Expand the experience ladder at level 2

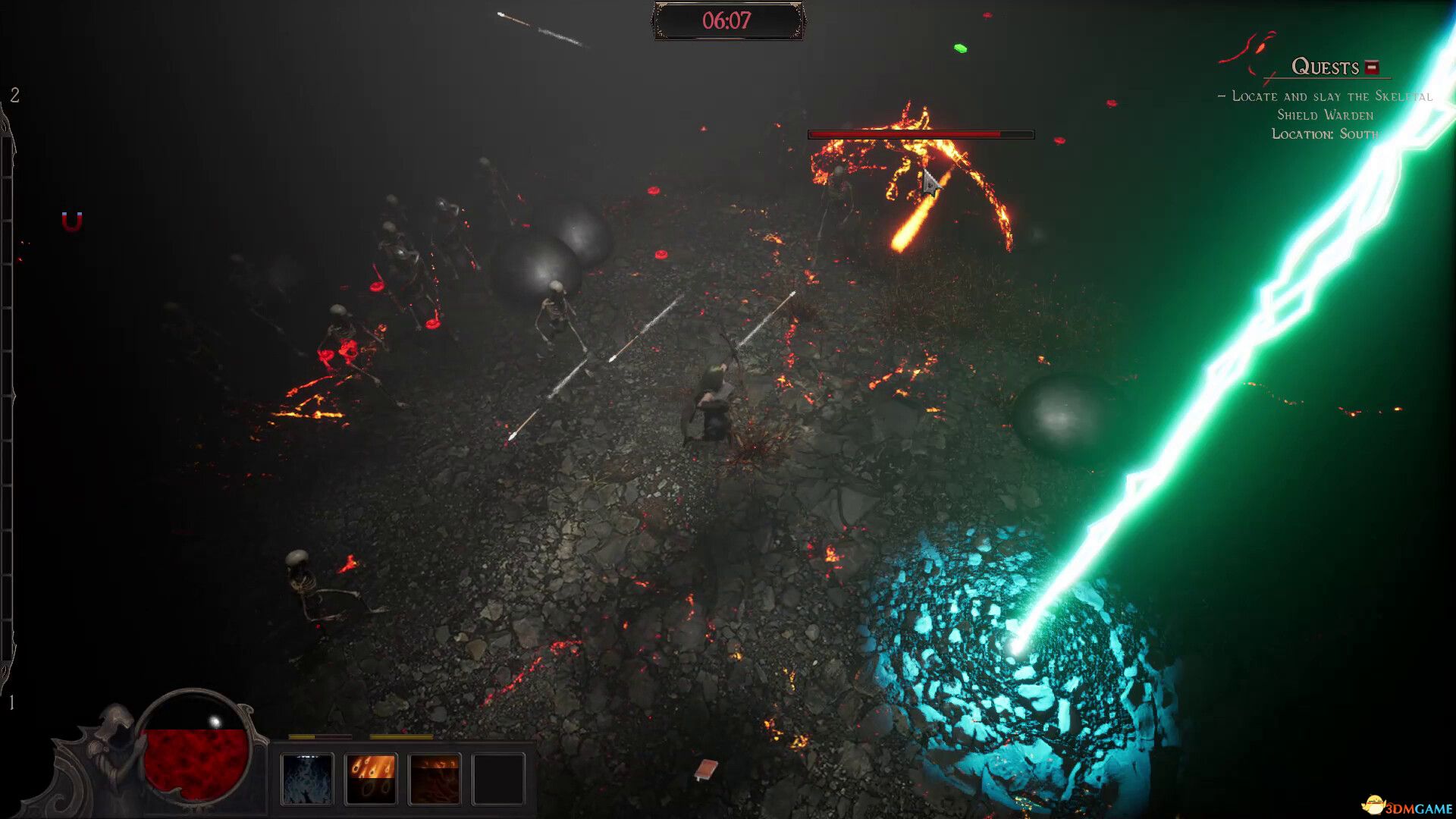(x=14, y=96)
